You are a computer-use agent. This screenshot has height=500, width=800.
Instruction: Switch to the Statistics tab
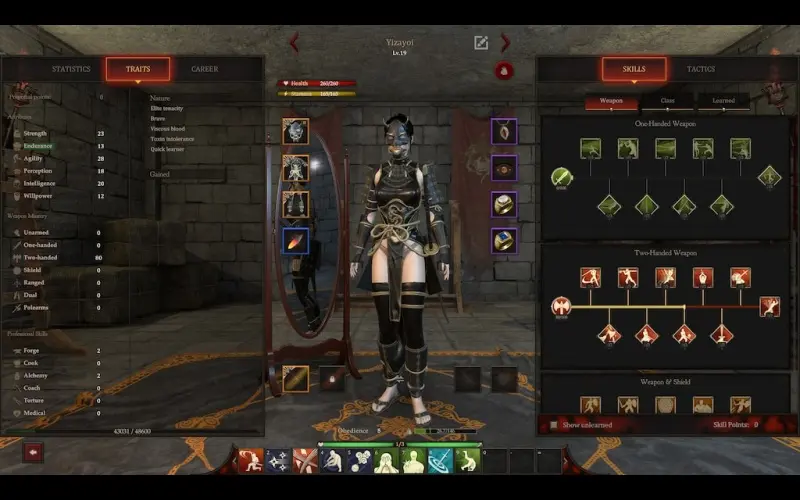[71, 69]
